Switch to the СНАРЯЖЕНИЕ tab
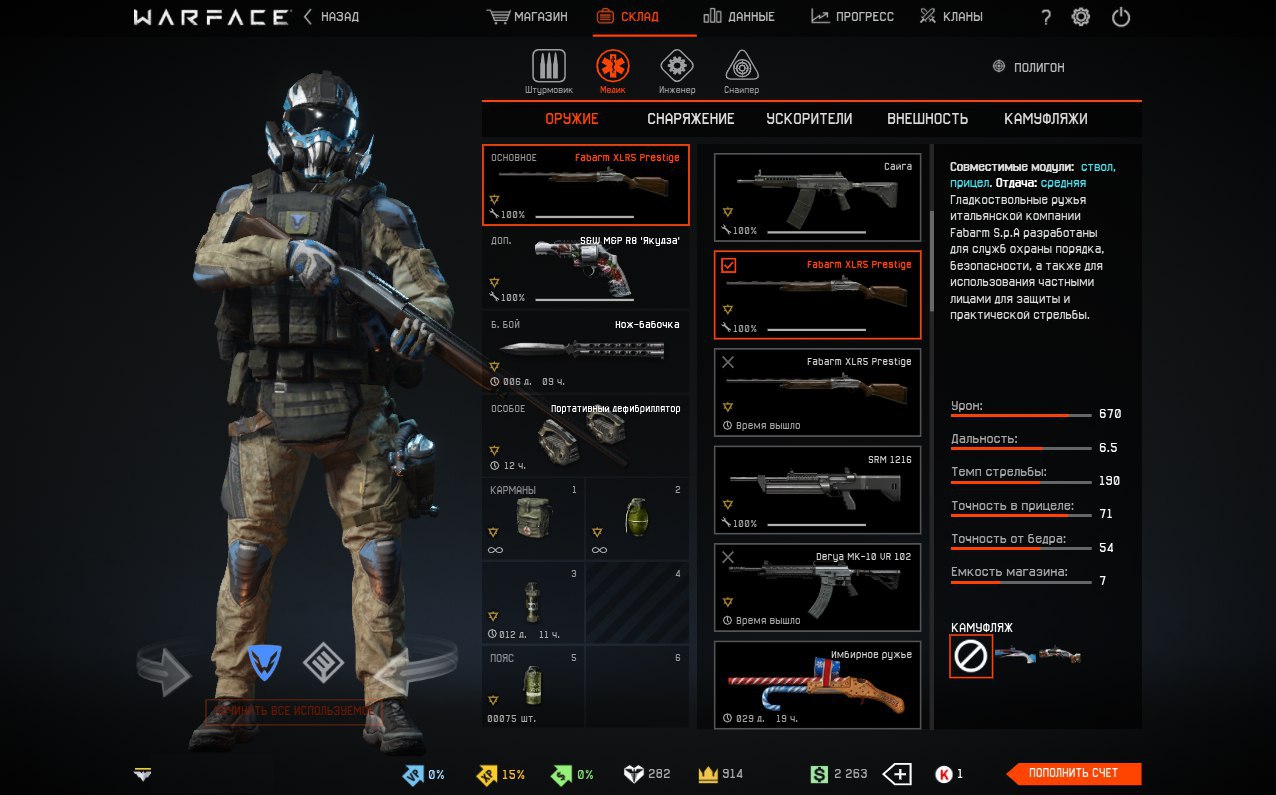 pos(690,119)
